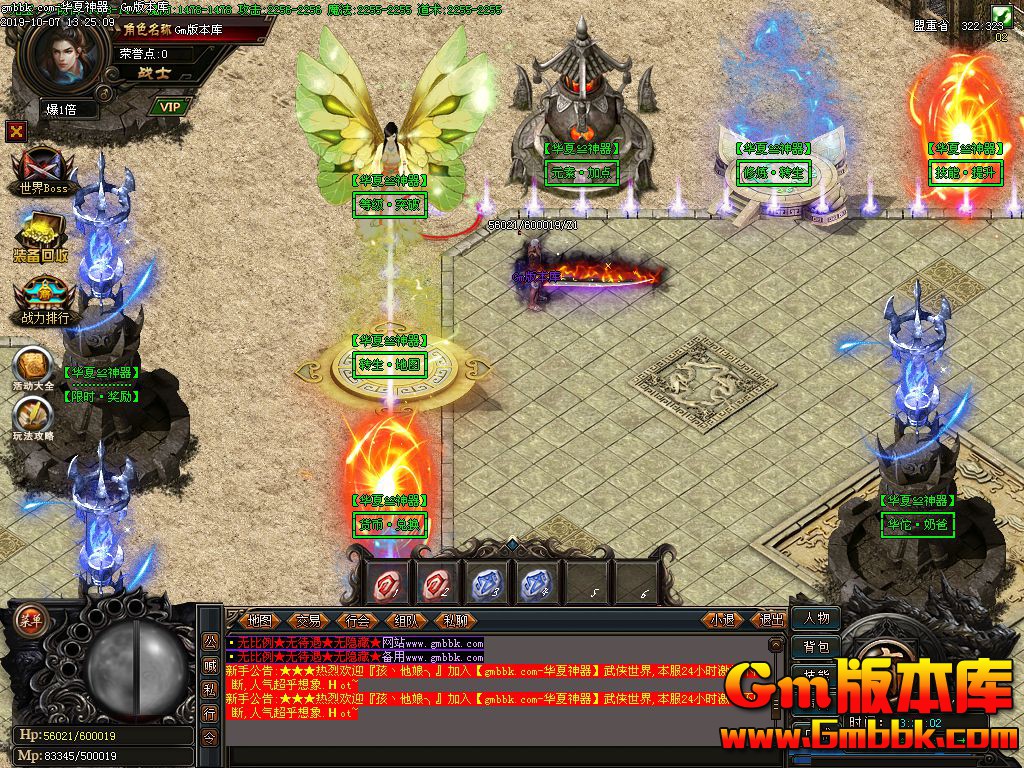Open the 人物 character panel

tap(816, 618)
